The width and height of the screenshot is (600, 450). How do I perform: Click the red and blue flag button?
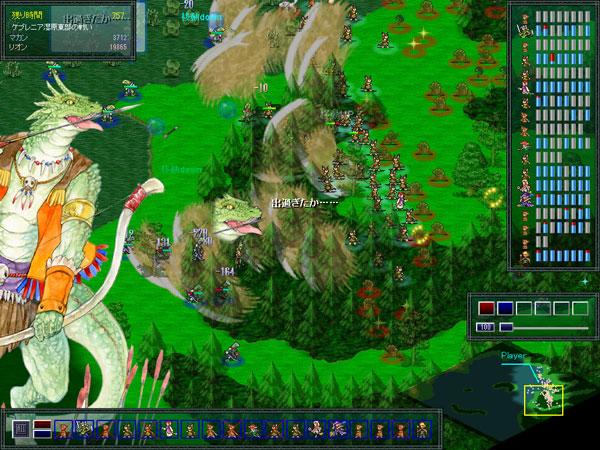click(x=42, y=429)
